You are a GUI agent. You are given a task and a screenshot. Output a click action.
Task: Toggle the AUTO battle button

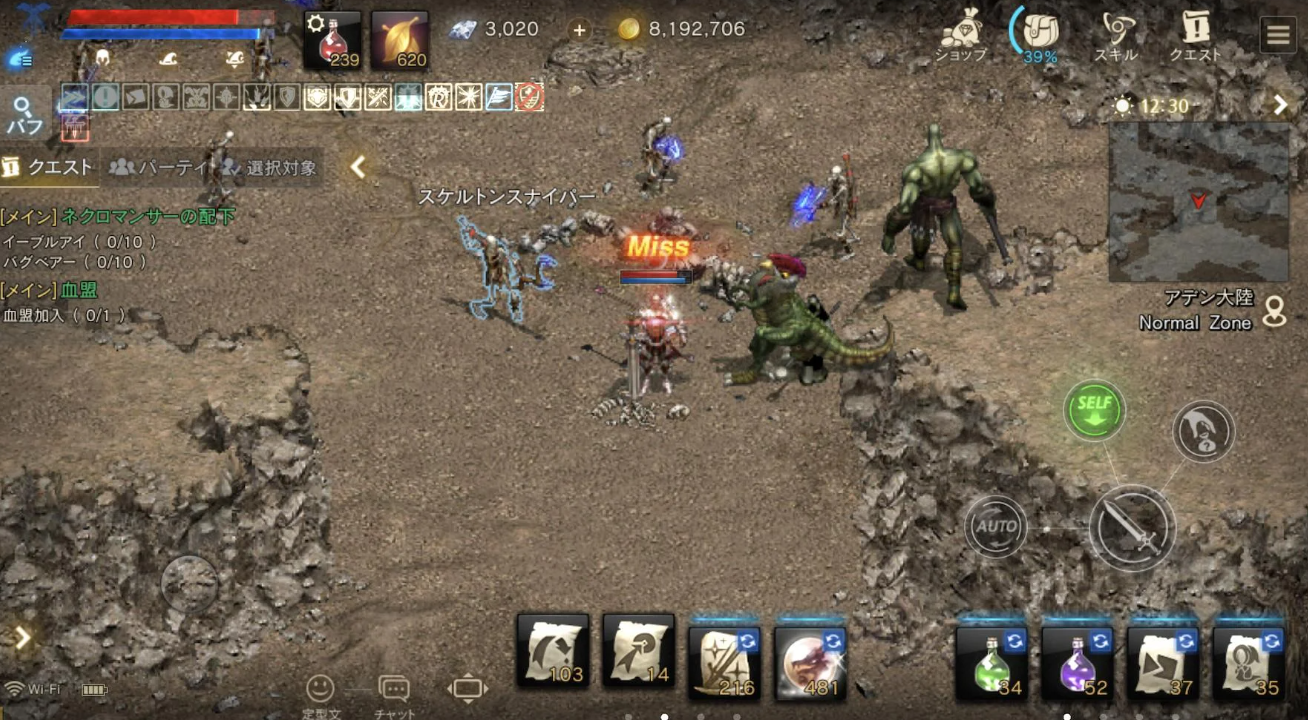pyautogui.click(x=996, y=526)
